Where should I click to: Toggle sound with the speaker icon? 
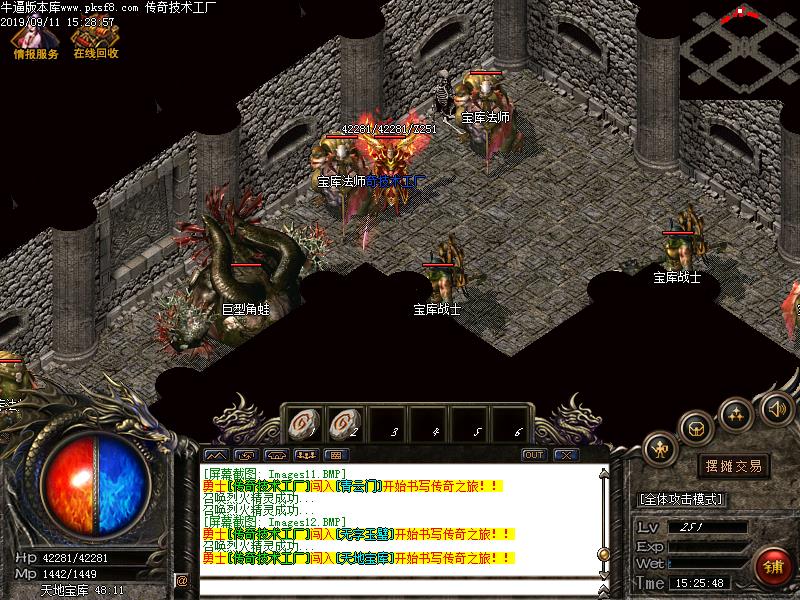tap(776, 408)
